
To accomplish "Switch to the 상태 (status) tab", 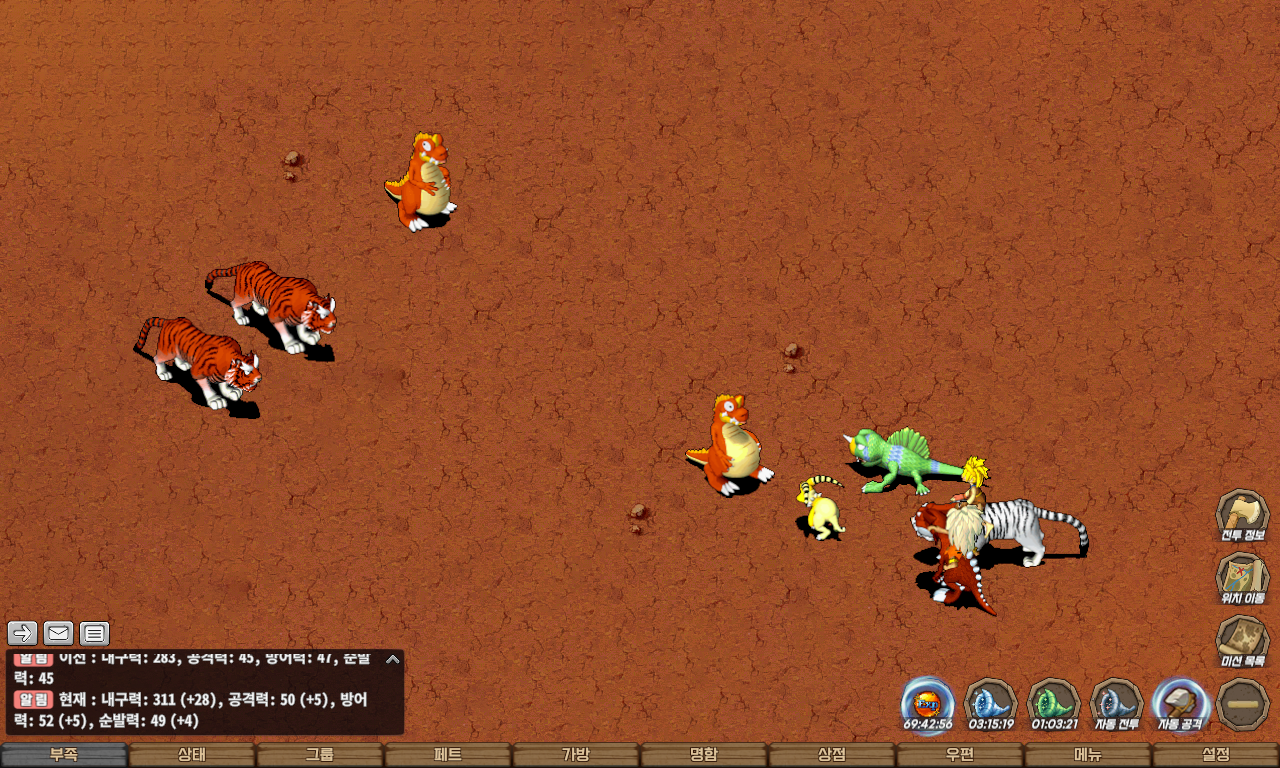I will pyautogui.click(x=192, y=755).
